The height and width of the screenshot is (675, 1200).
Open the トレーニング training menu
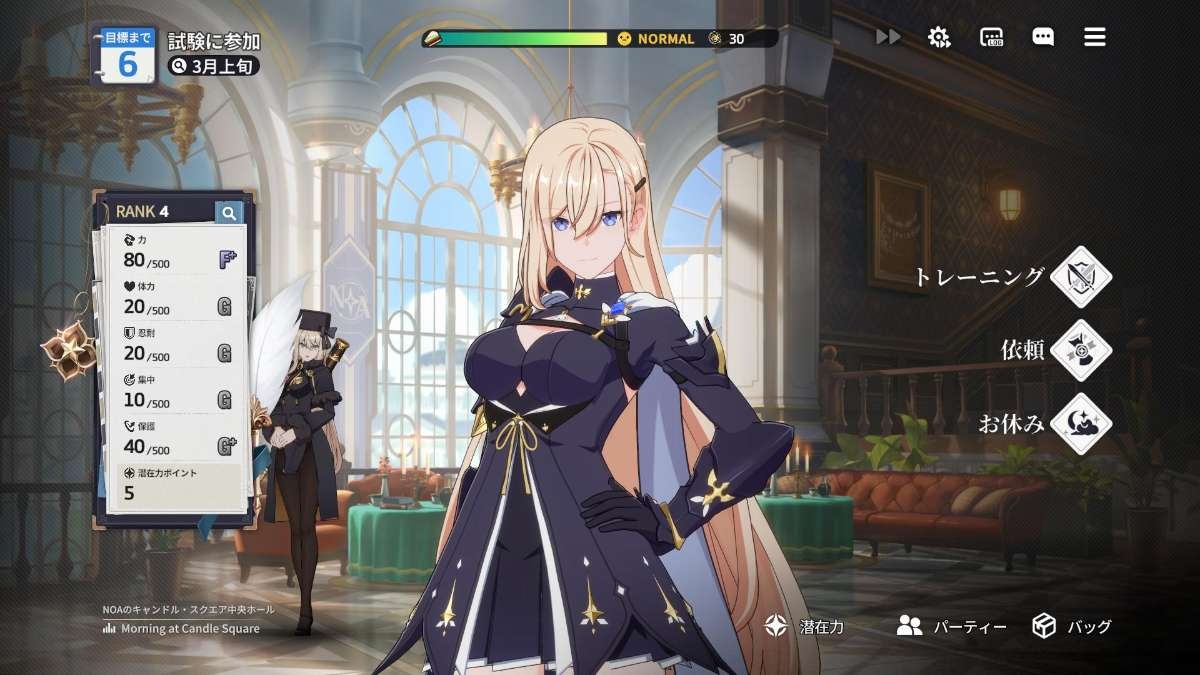(1080, 277)
